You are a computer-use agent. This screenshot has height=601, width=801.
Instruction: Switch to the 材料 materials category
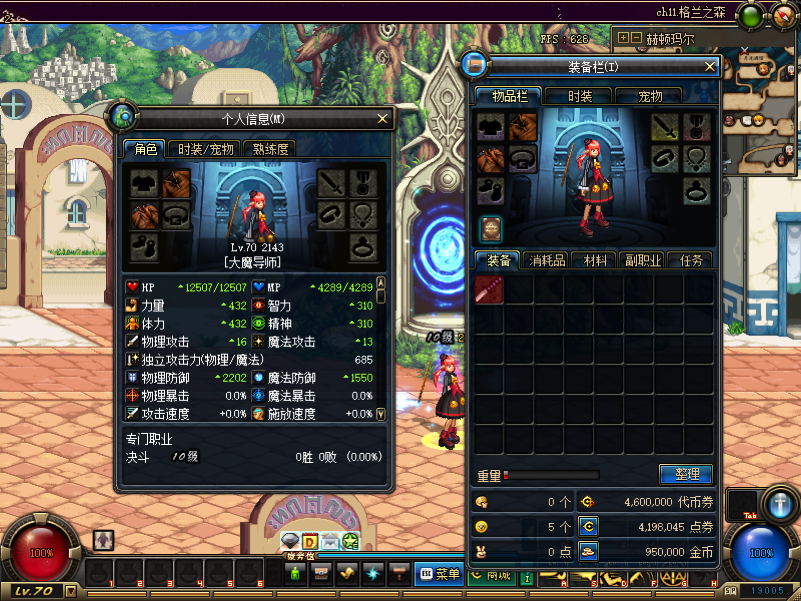coord(596,260)
